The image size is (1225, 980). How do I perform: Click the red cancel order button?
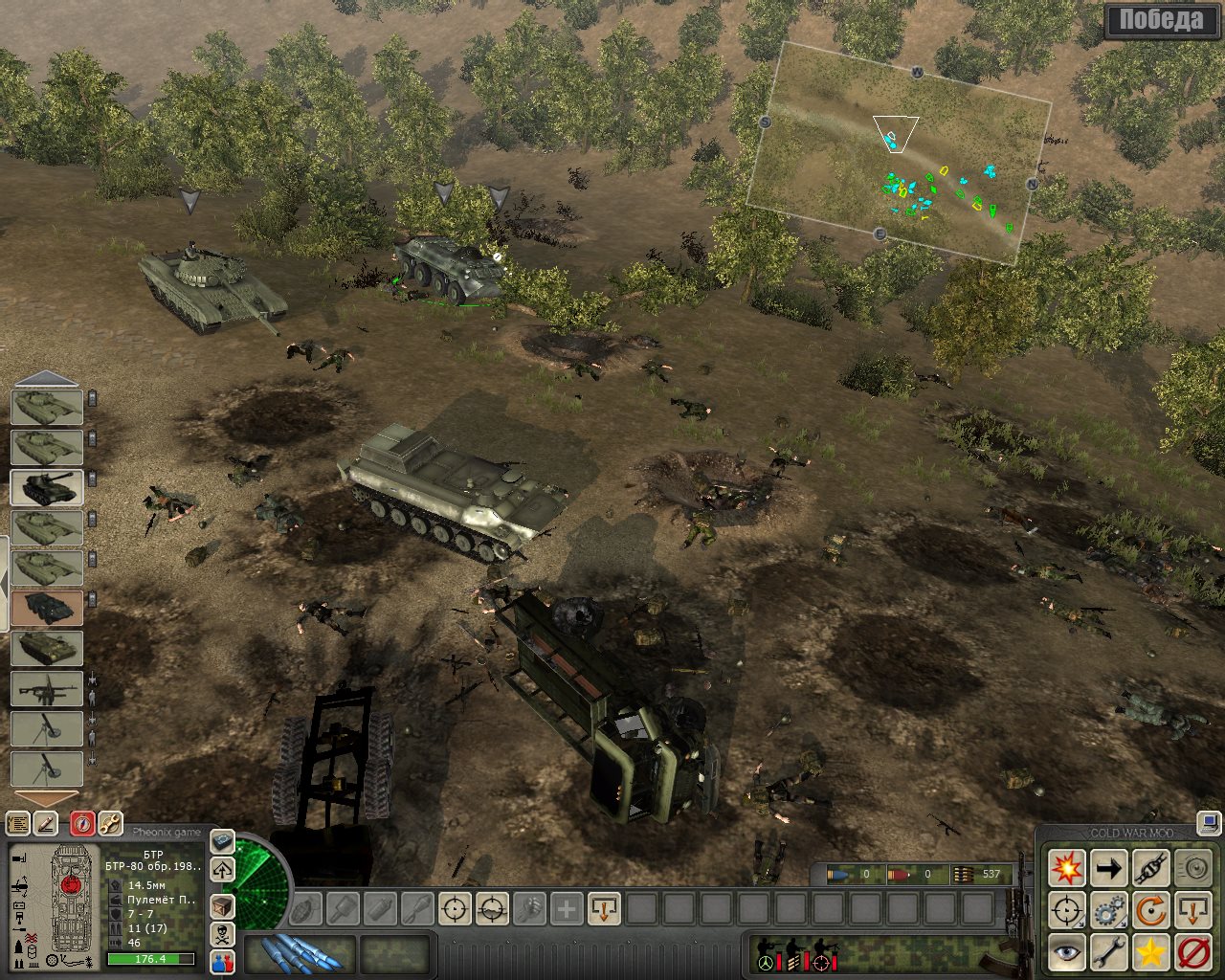(1193, 953)
